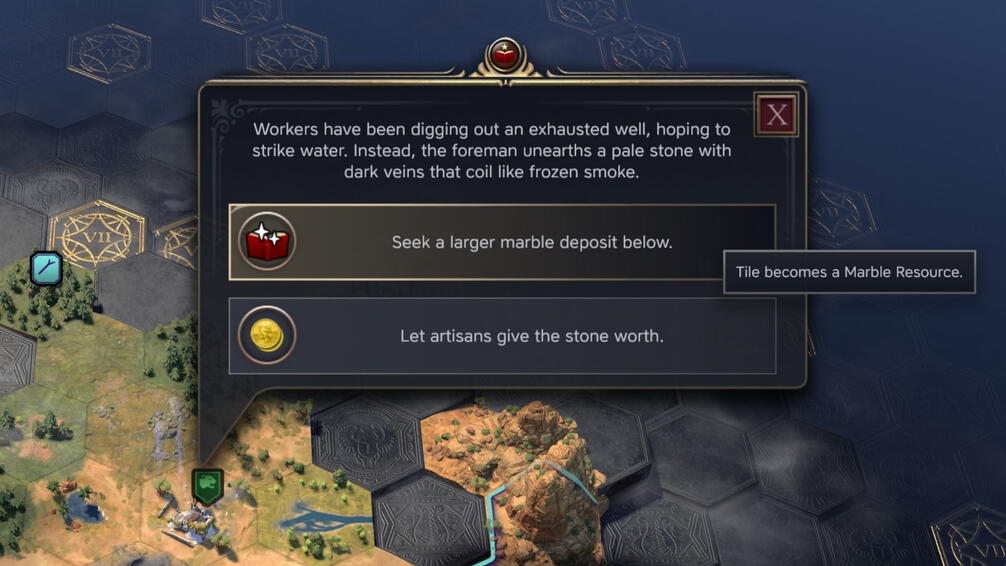Choose 'Seek a larger marble deposit below'
This screenshot has height=566, width=1006.
(502, 242)
